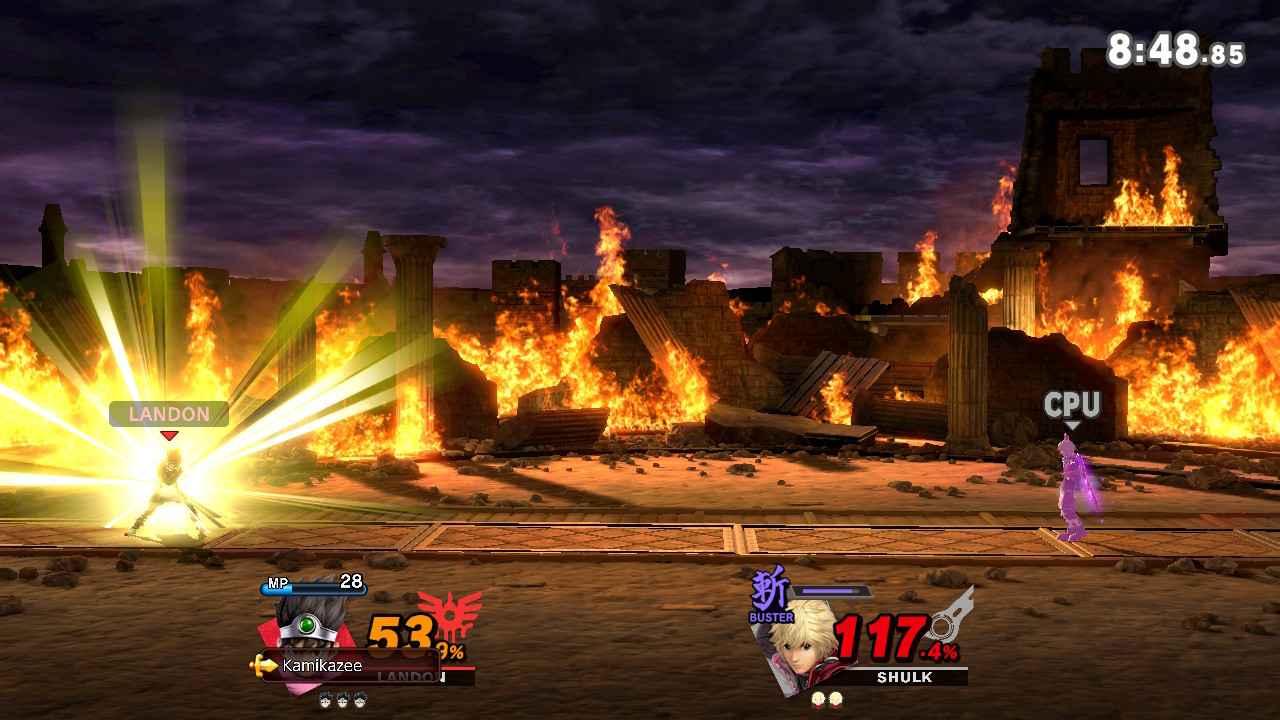Click the red arrow marker below LANDON tag
Image resolution: width=1280 pixels, height=720 pixels.
(x=170, y=434)
